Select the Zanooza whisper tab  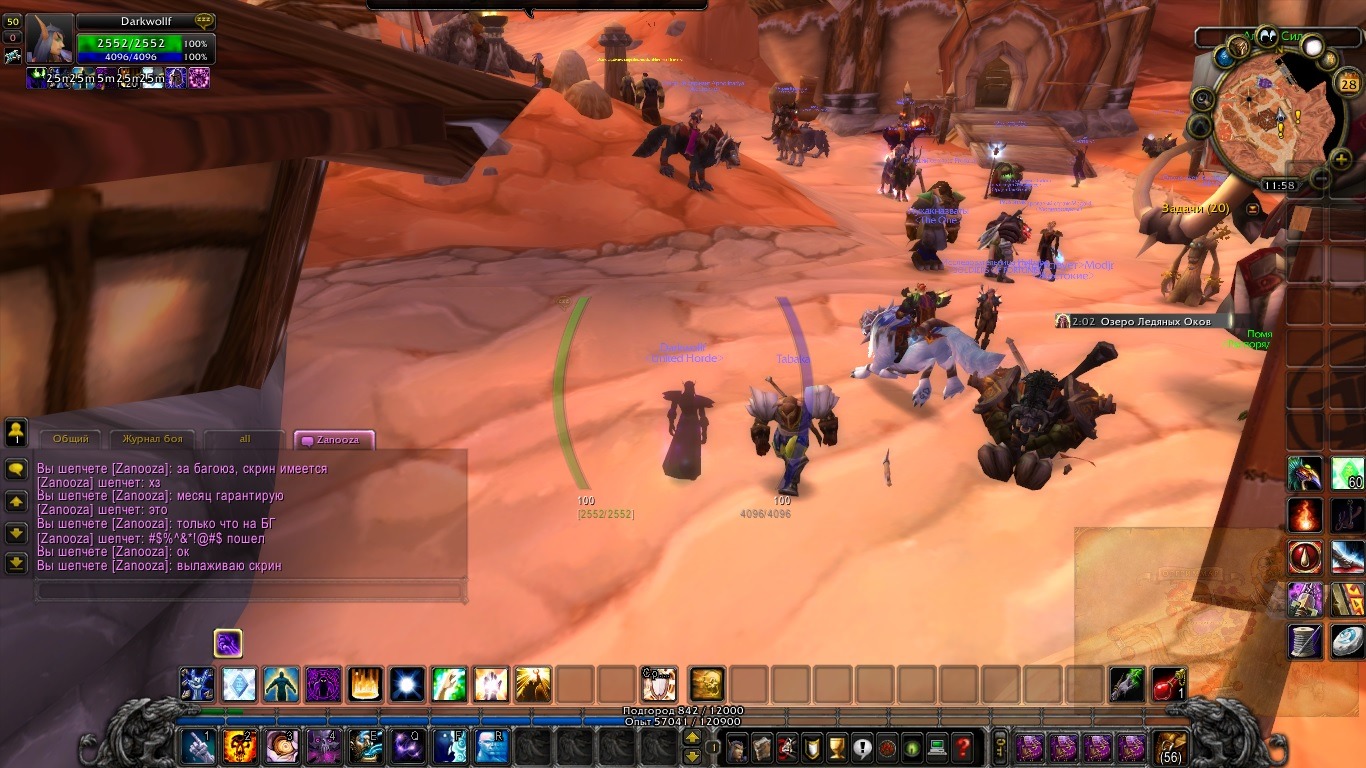pos(334,439)
